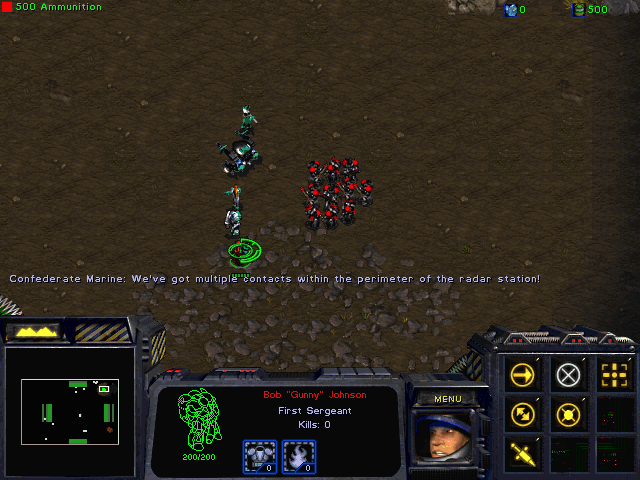Screen dimensions: 640x480
Task: Toggle minimap terrain with the yellow peaks button
Action: (35, 330)
